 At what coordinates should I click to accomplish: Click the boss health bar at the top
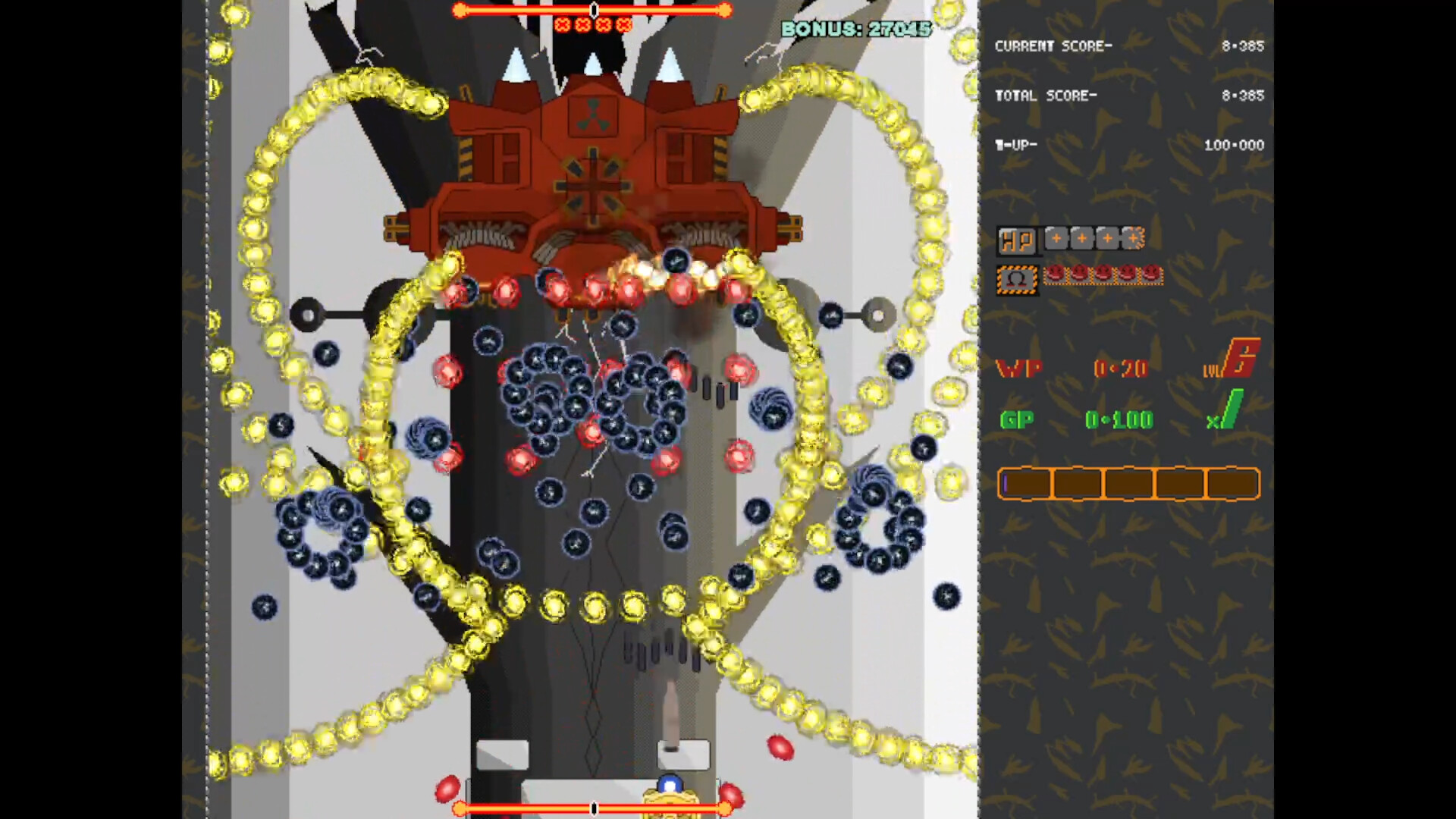593,10
